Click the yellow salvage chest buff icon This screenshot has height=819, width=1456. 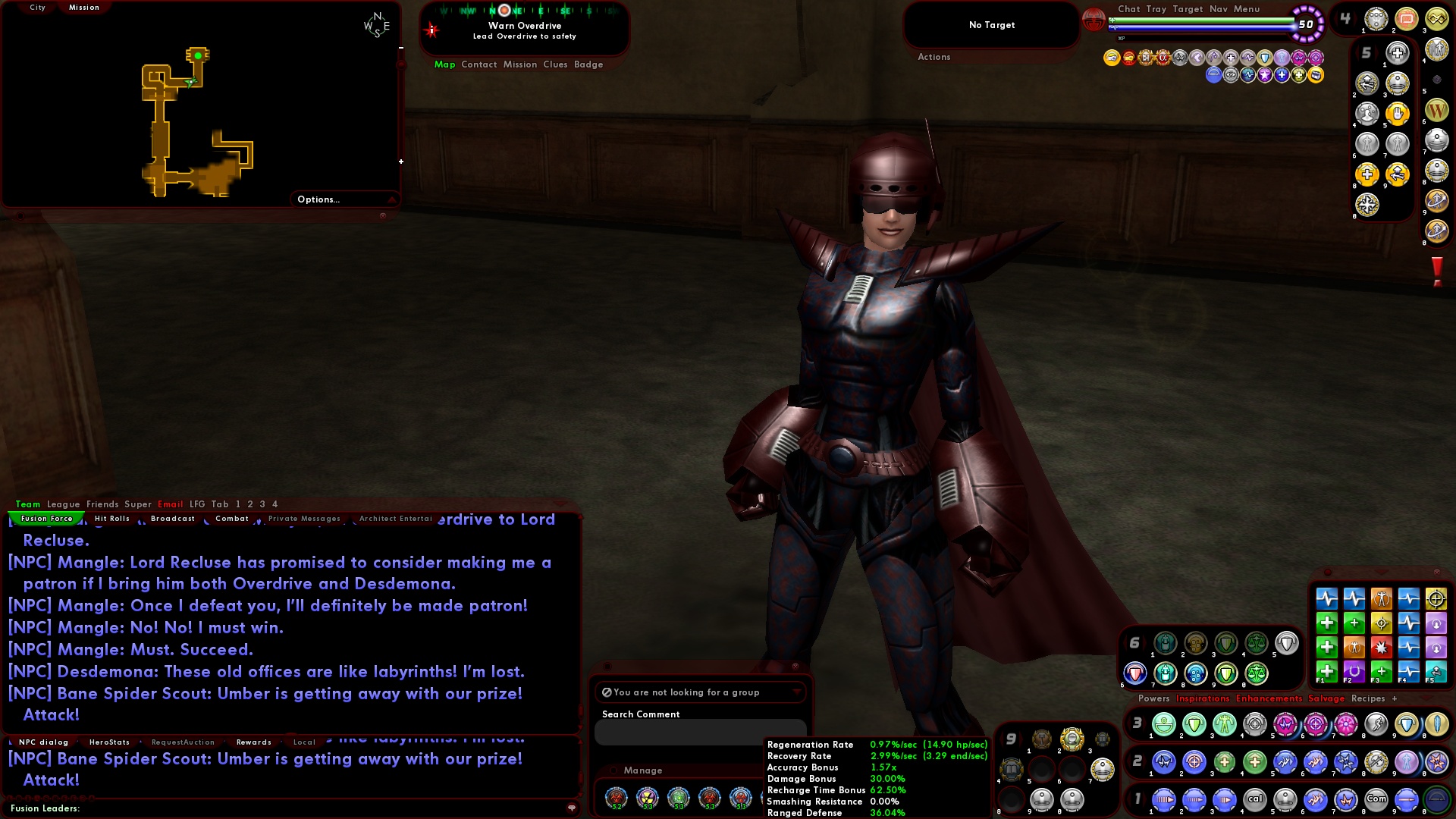click(1318, 74)
